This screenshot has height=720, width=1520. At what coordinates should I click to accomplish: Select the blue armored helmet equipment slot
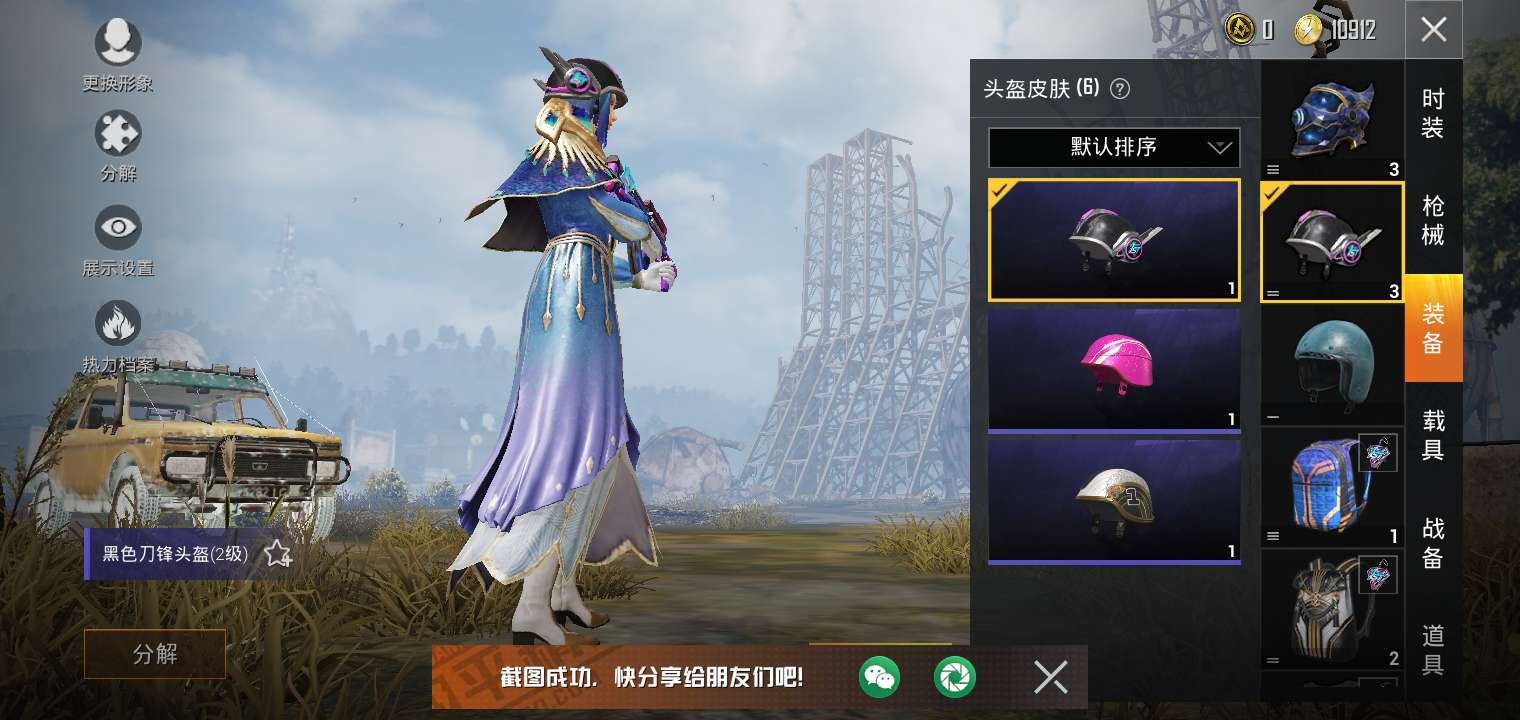coord(1331,120)
